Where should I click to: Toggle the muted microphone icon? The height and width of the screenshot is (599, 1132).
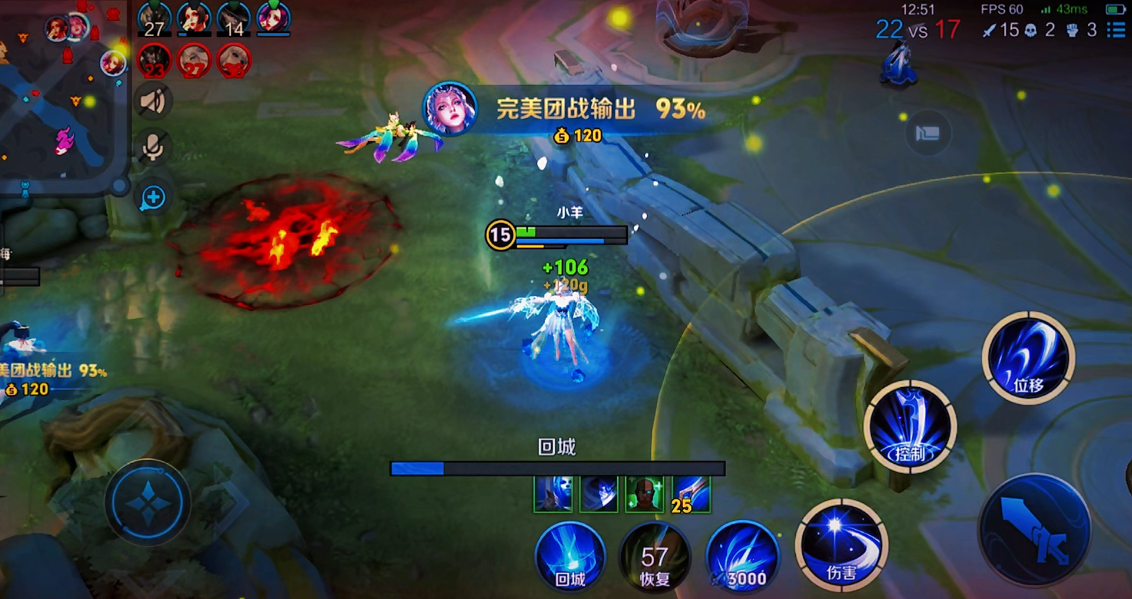(x=153, y=148)
